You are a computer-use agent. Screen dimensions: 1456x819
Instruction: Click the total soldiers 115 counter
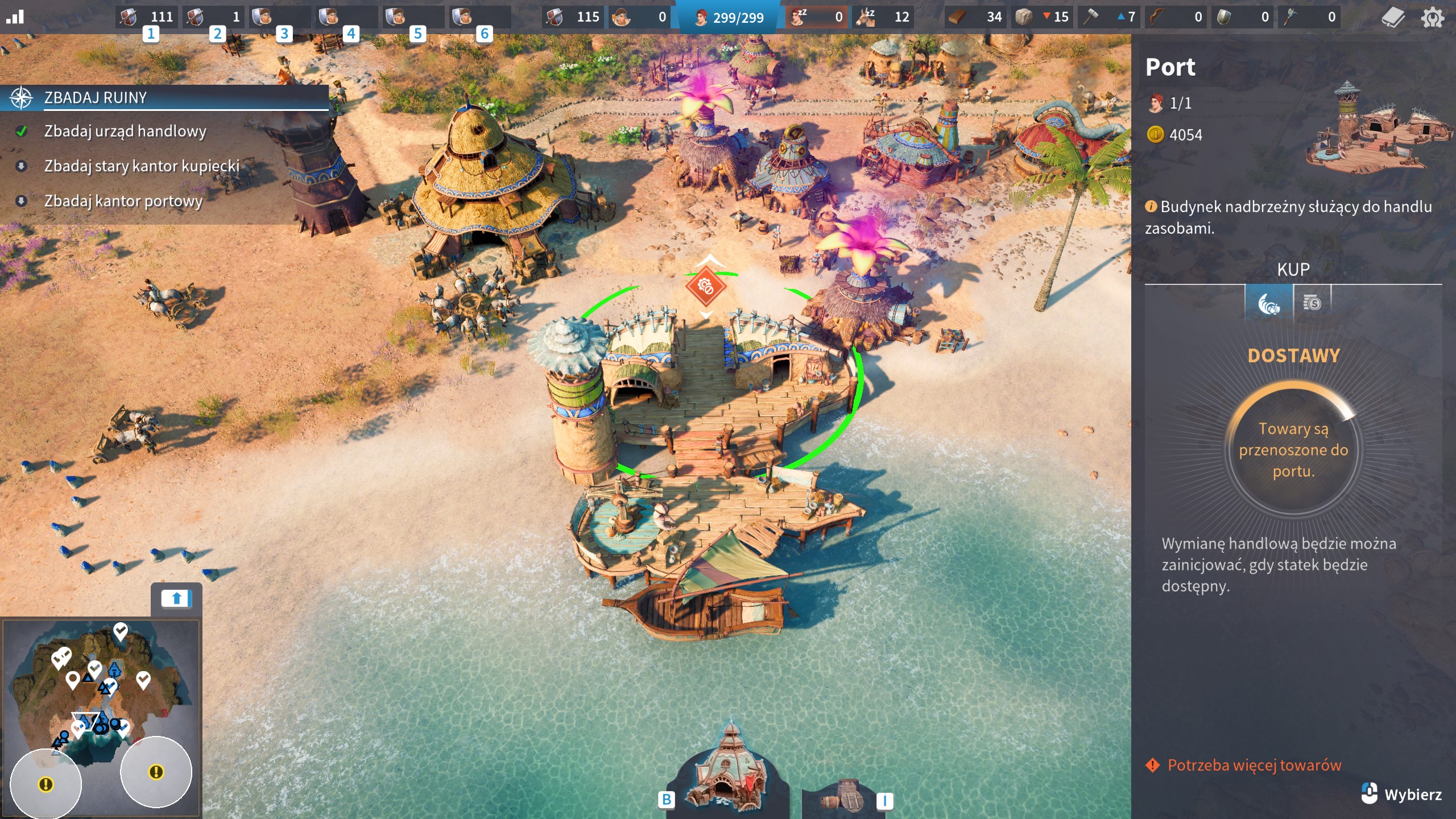pos(573,17)
